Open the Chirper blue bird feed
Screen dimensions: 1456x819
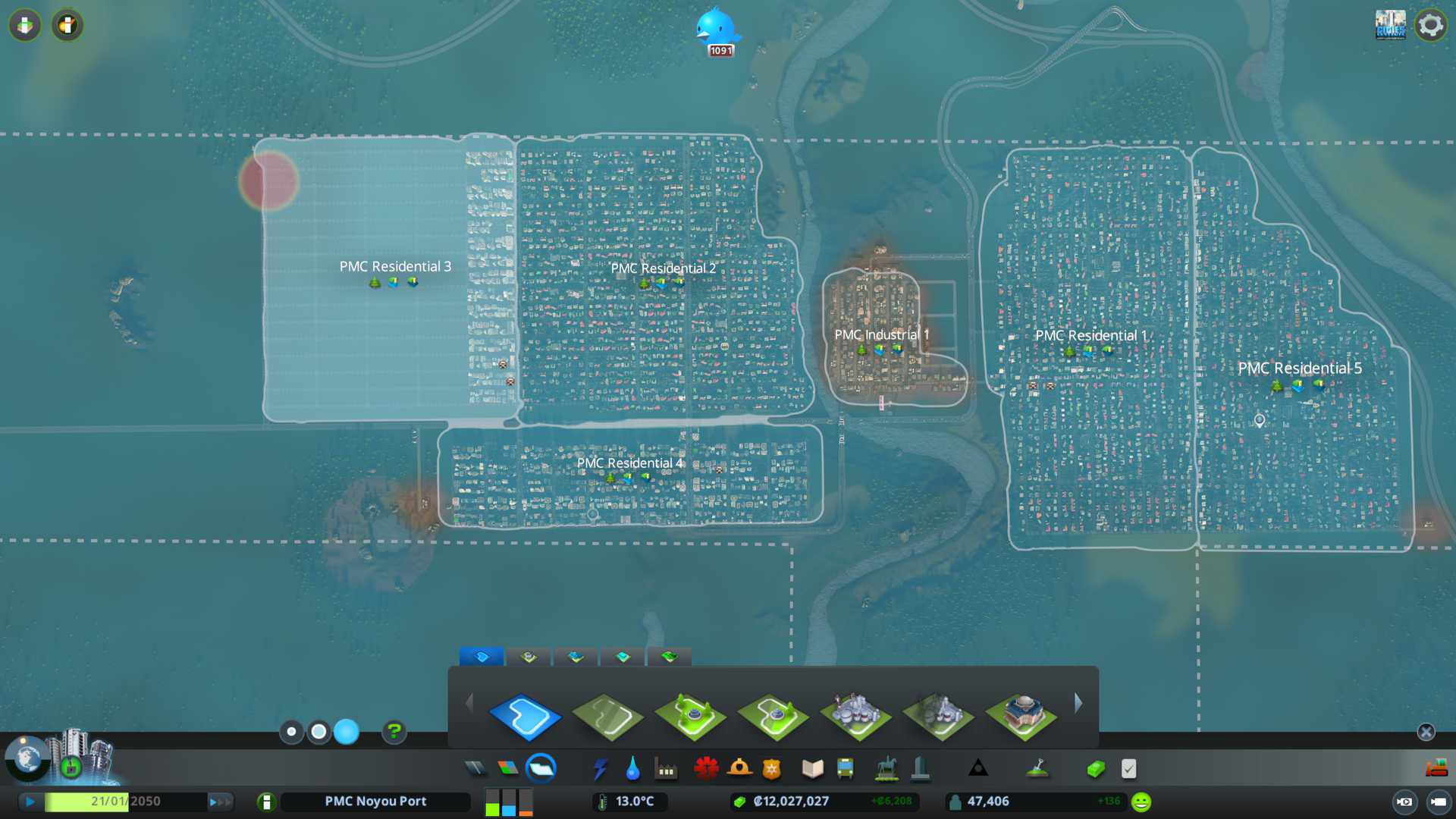(717, 28)
